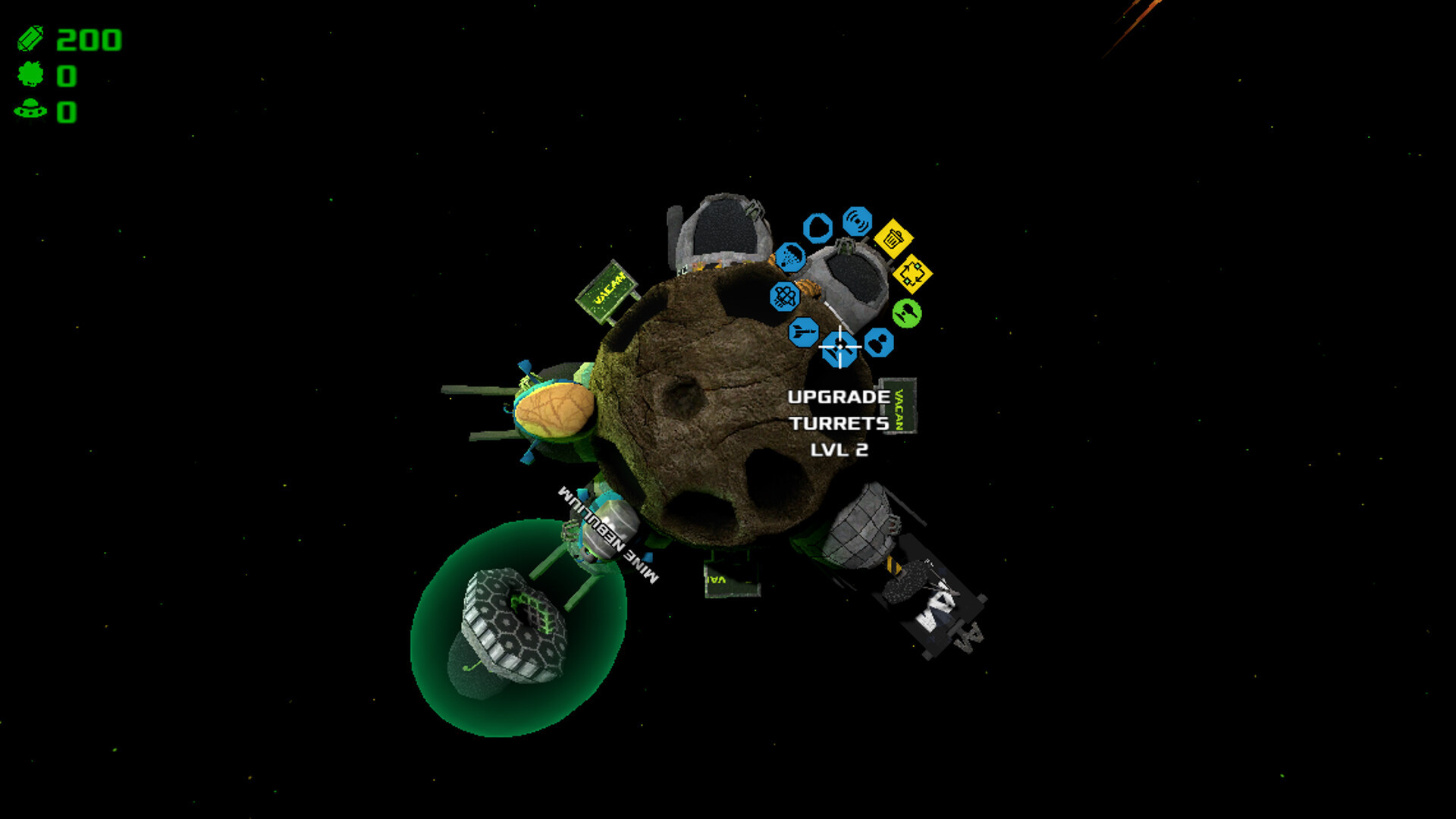
Task: Click the yellow swap arrows icon
Action: (912, 274)
